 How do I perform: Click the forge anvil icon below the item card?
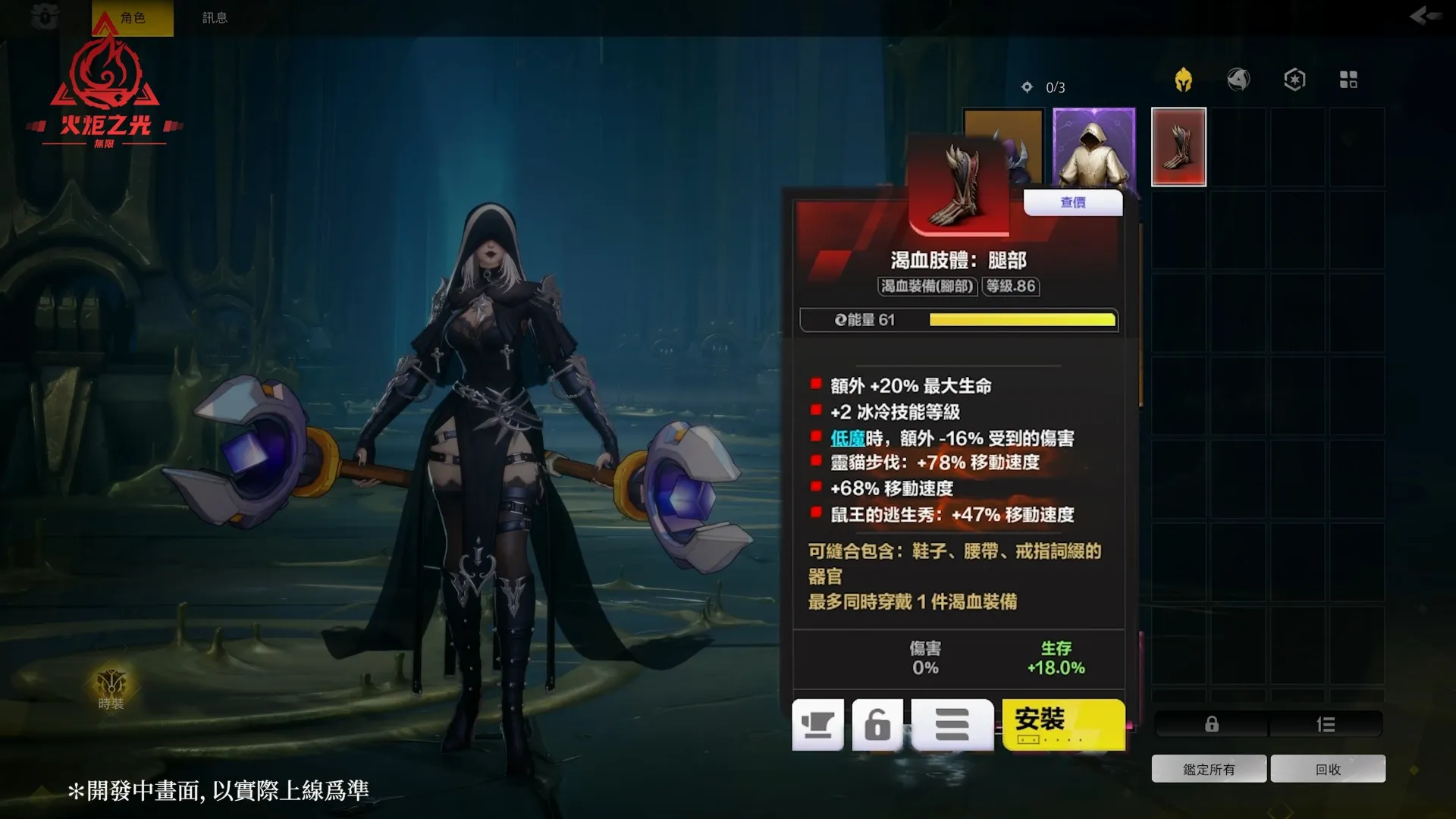click(x=817, y=726)
